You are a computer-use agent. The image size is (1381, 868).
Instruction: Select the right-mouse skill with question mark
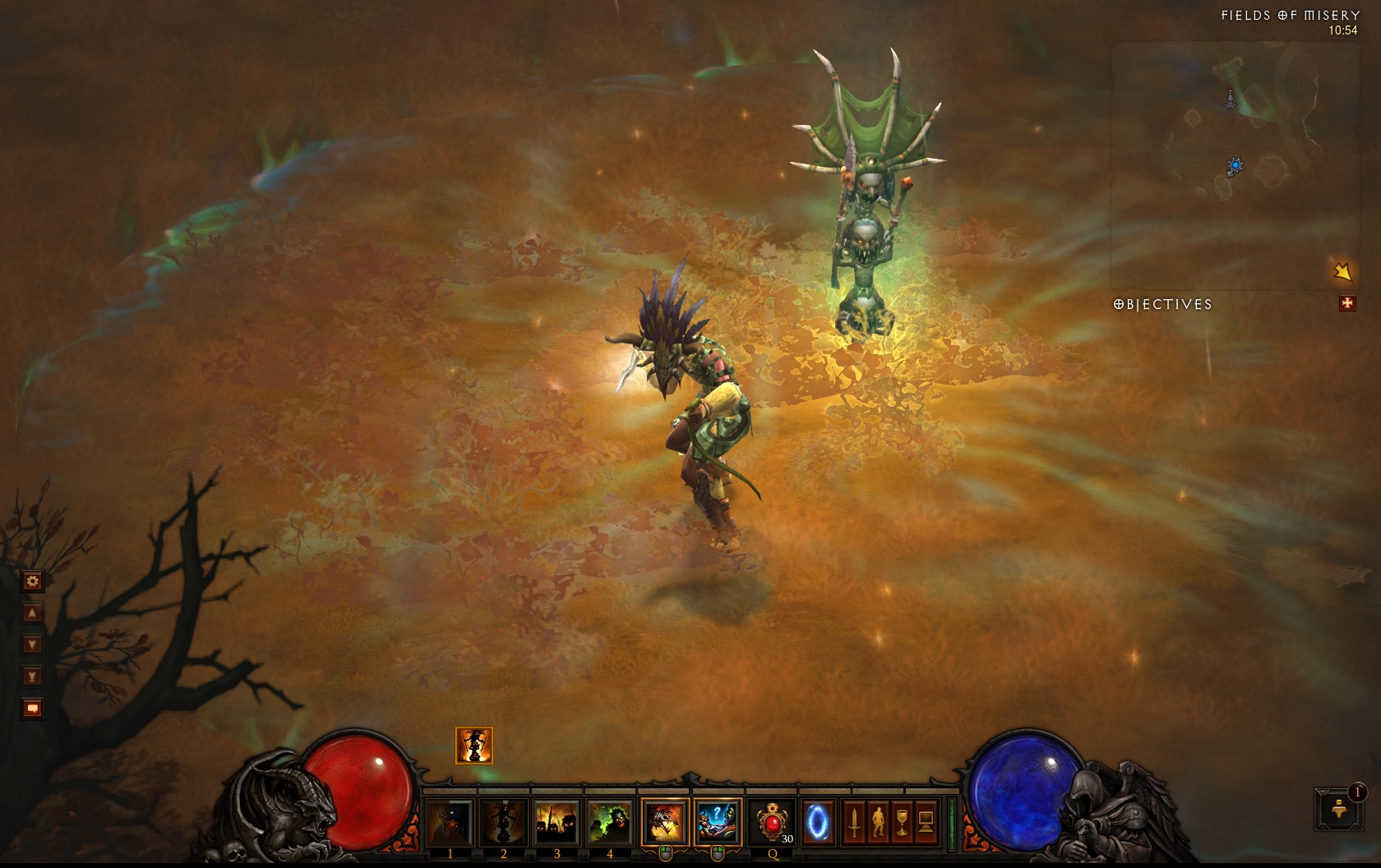coord(718,822)
